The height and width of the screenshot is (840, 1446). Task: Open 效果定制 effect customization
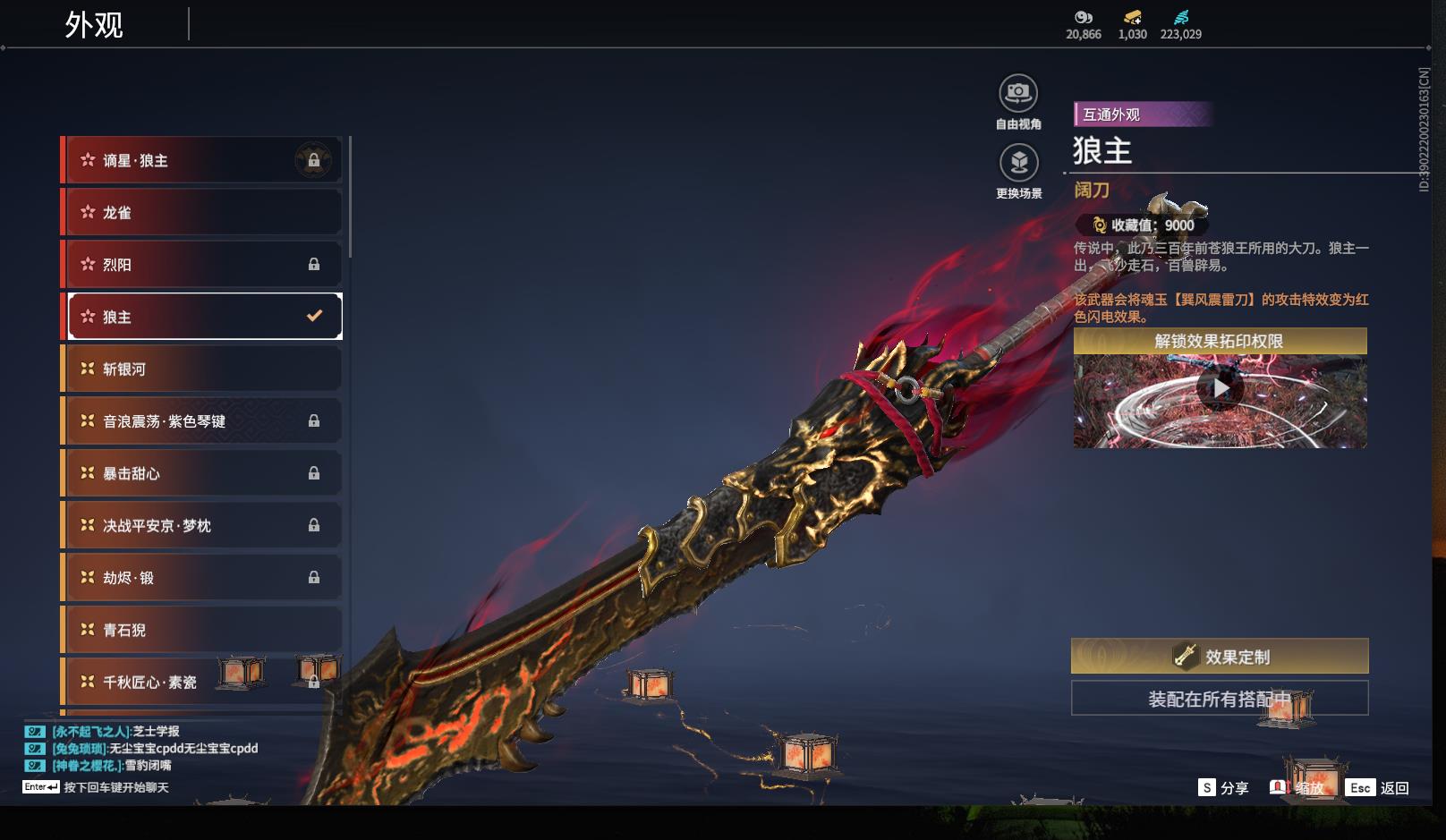pyautogui.click(x=1220, y=657)
